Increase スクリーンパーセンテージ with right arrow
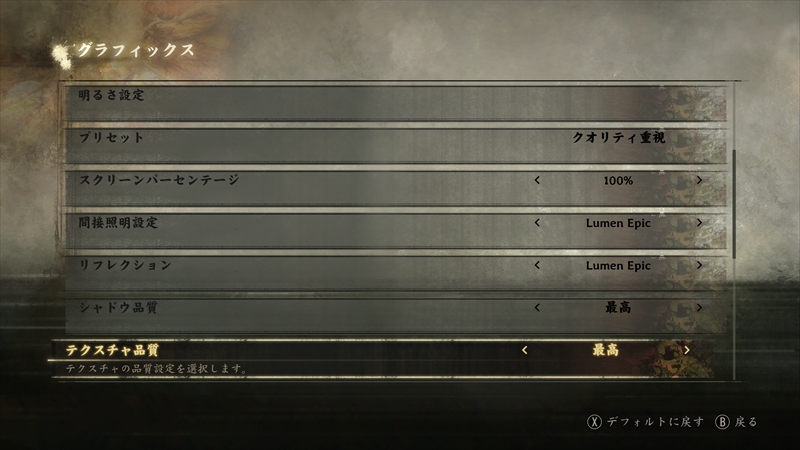800x450 pixels. click(699, 181)
